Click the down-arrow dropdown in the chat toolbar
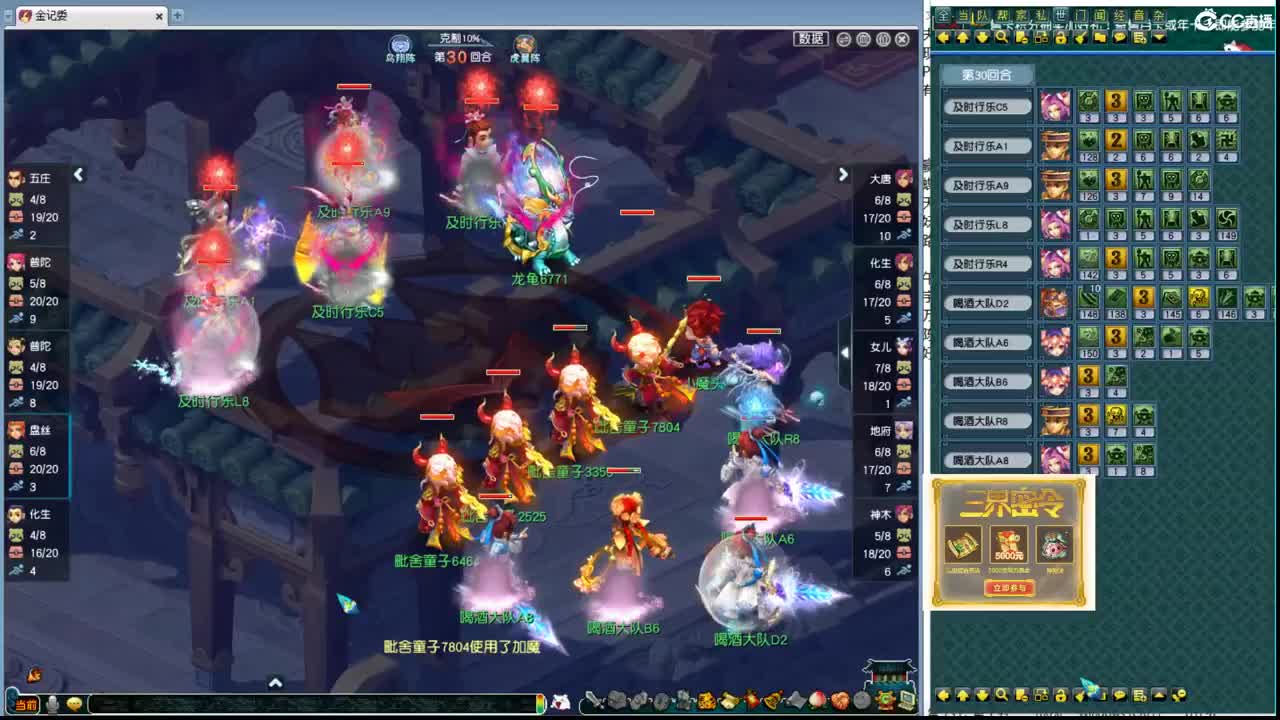The width and height of the screenshot is (1280, 720). pos(1158,36)
